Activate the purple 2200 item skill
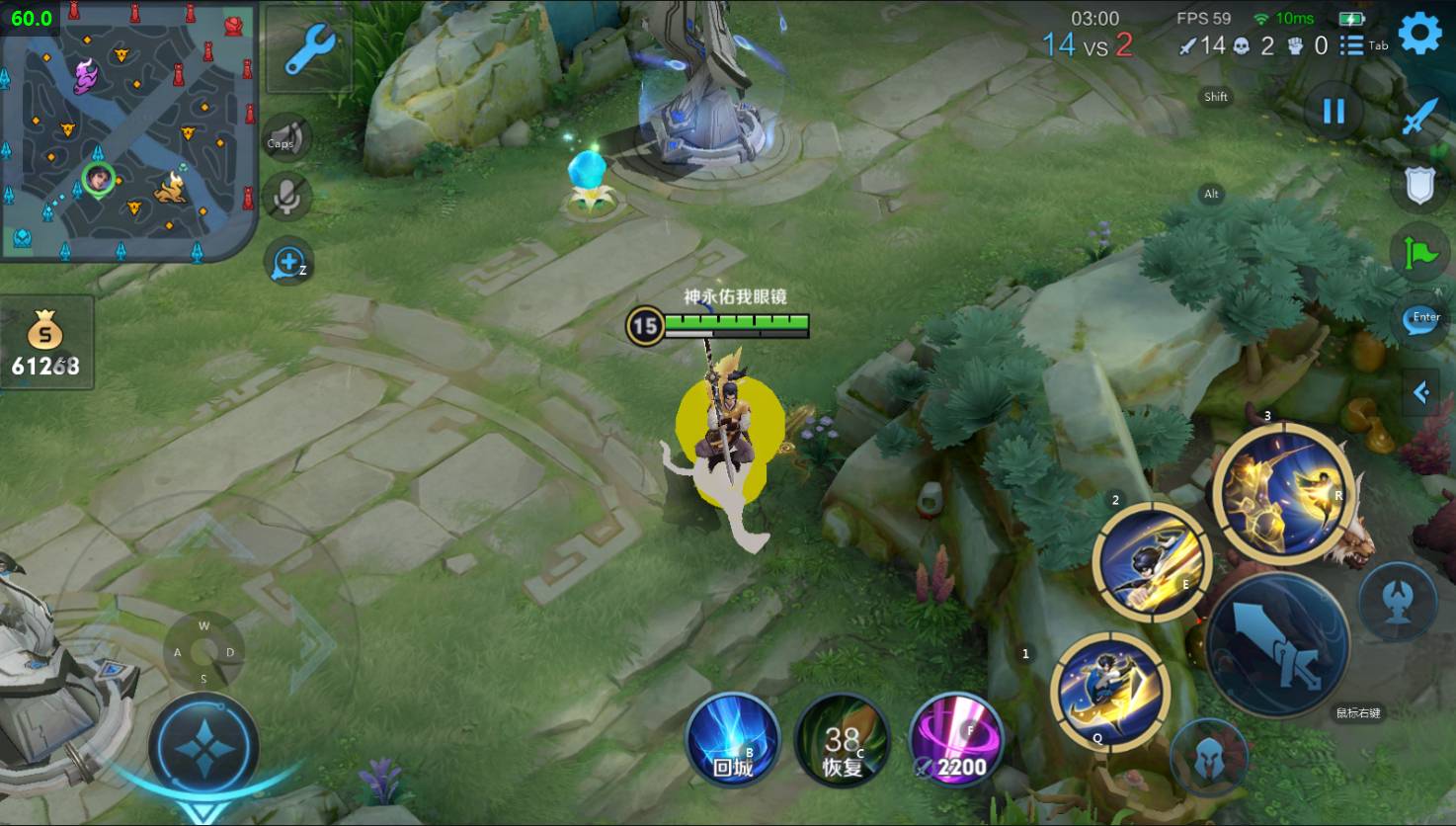The height and width of the screenshot is (826, 1456). pyautogui.click(x=954, y=741)
